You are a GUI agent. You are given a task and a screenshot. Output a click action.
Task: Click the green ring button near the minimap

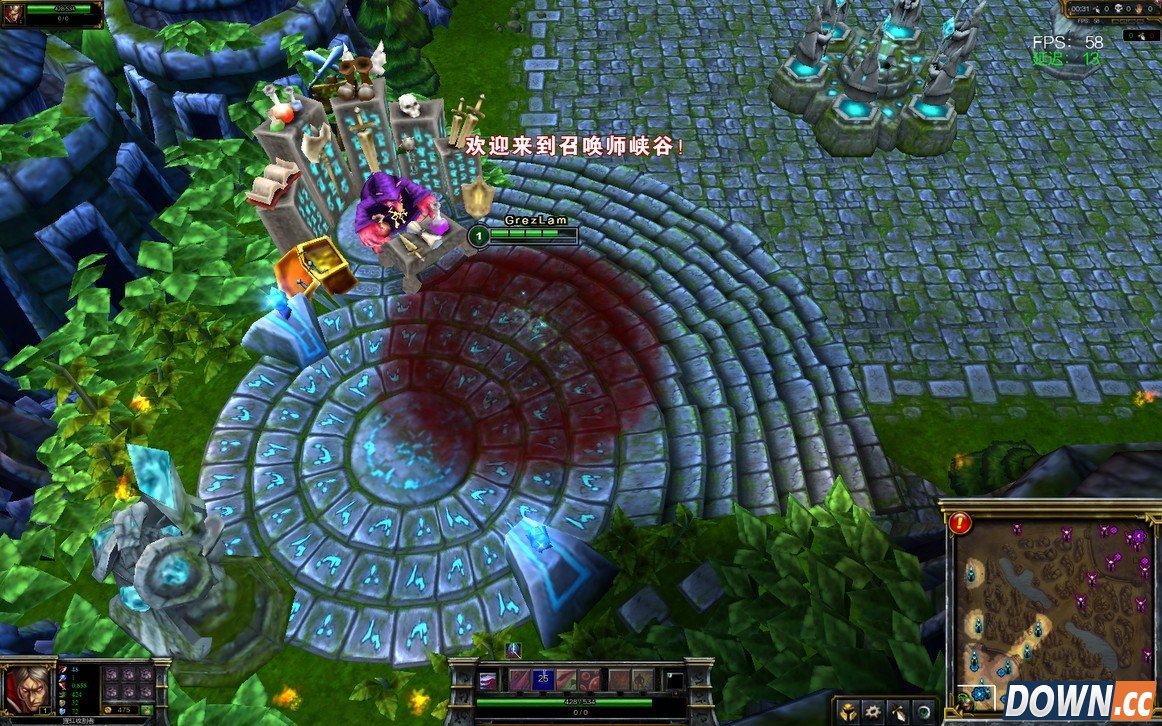(x=926, y=712)
